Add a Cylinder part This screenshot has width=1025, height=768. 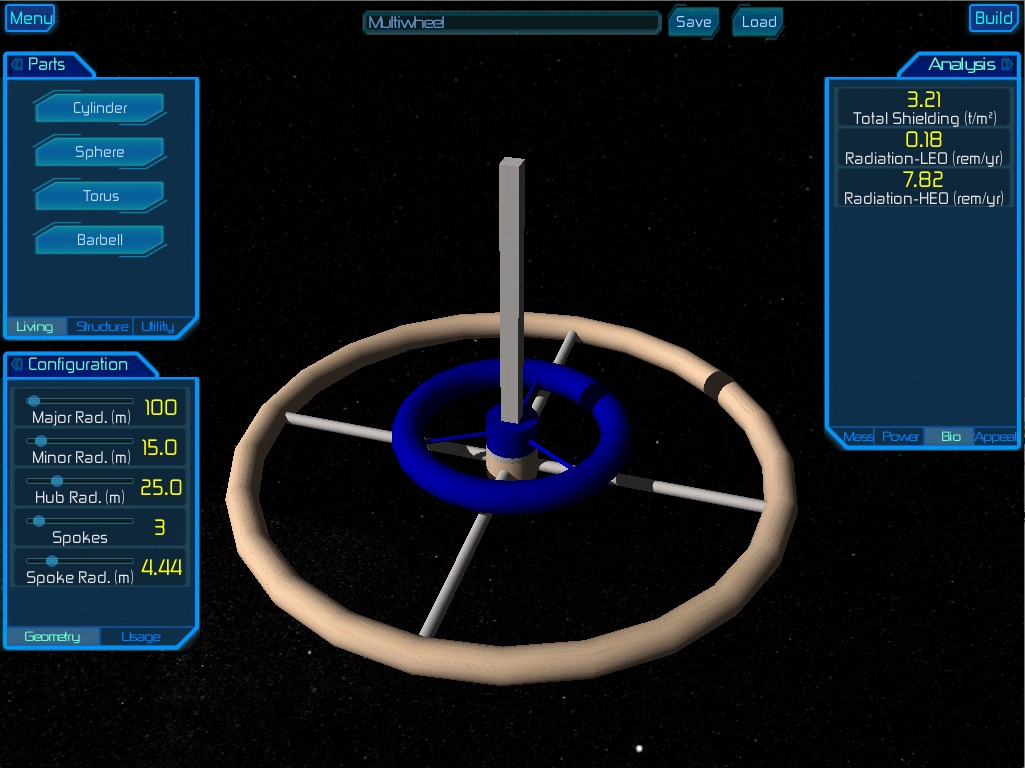point(99,108)
